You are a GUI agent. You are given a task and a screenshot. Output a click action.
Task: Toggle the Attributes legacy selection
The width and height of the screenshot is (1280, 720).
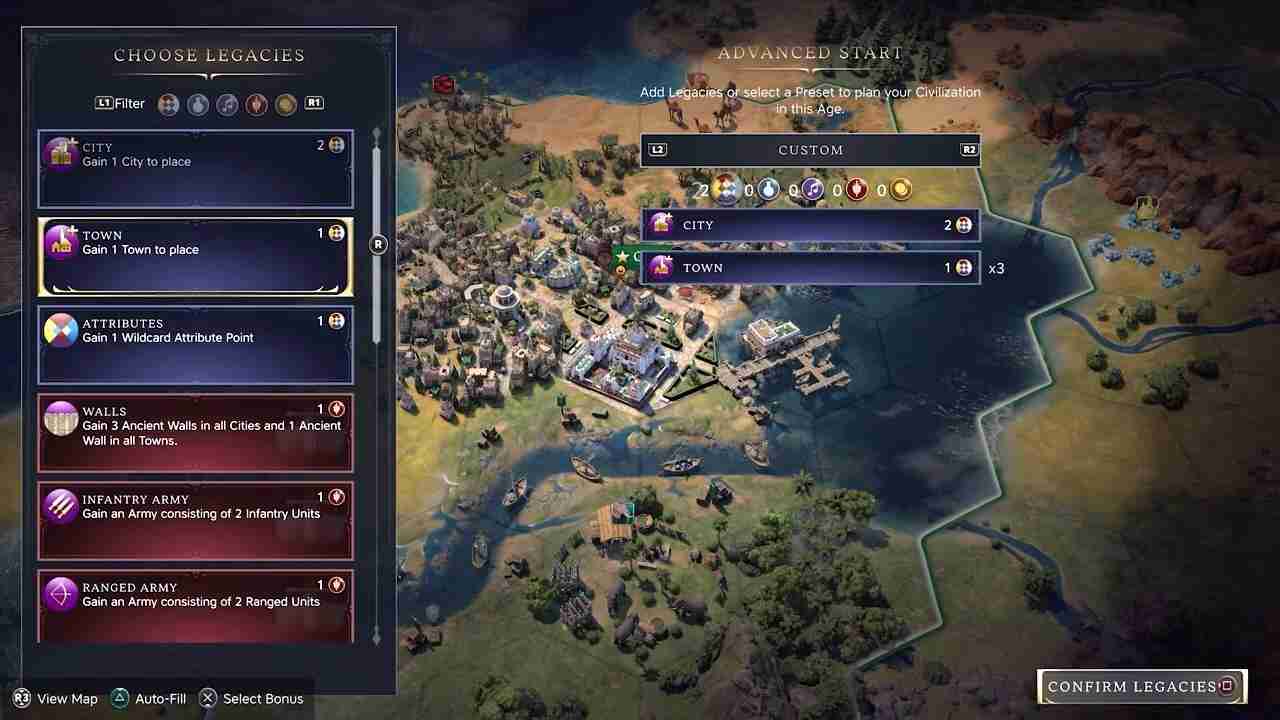pos(195,345)
